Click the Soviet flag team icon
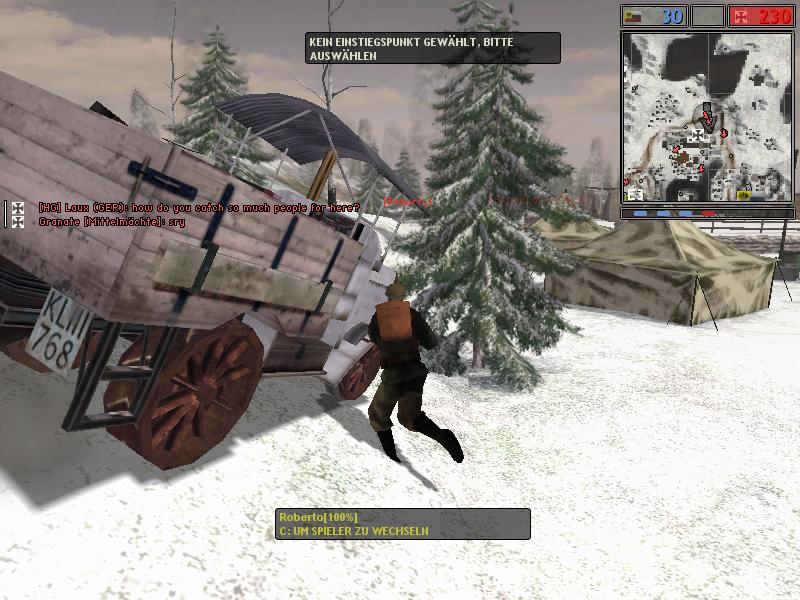This screenshot has width=800, height=600. (632, 16)
